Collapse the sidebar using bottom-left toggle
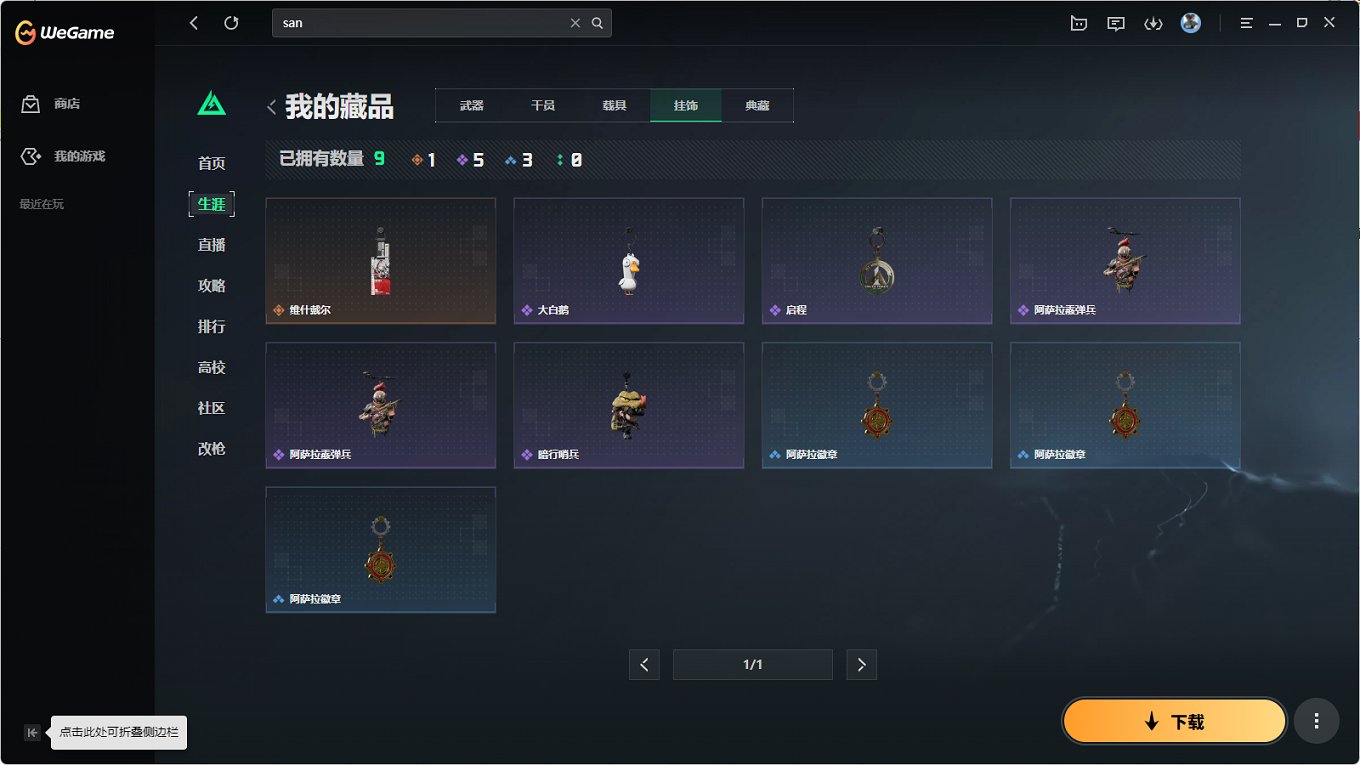1360x765 pixels. coord(32,732)
